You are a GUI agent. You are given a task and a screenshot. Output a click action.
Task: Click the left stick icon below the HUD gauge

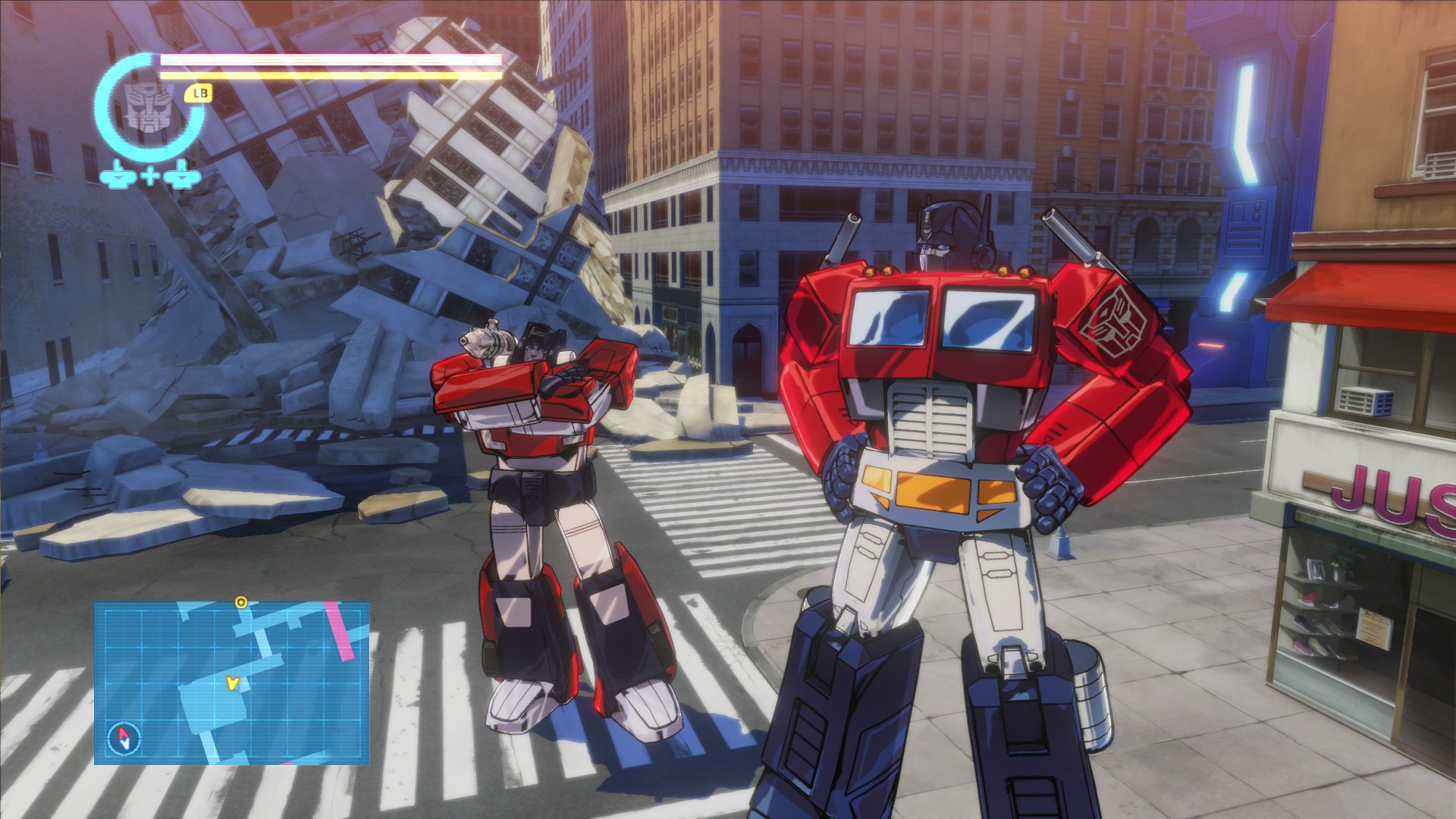(x=118, y=177)
